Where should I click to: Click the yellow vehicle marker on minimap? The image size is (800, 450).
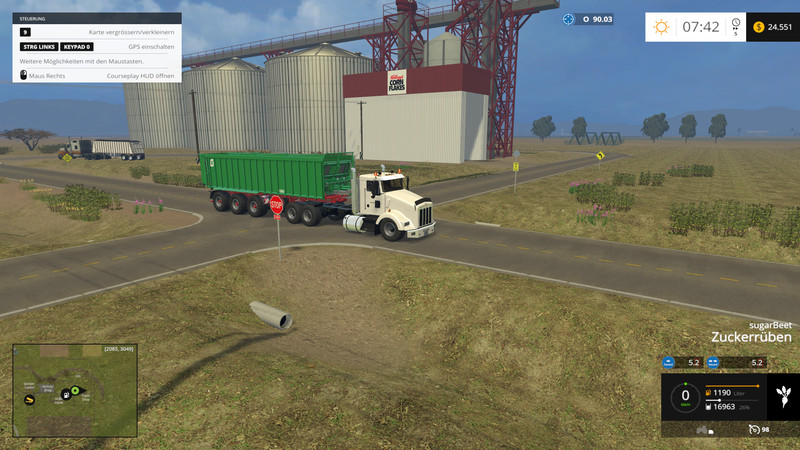[30, 399]
